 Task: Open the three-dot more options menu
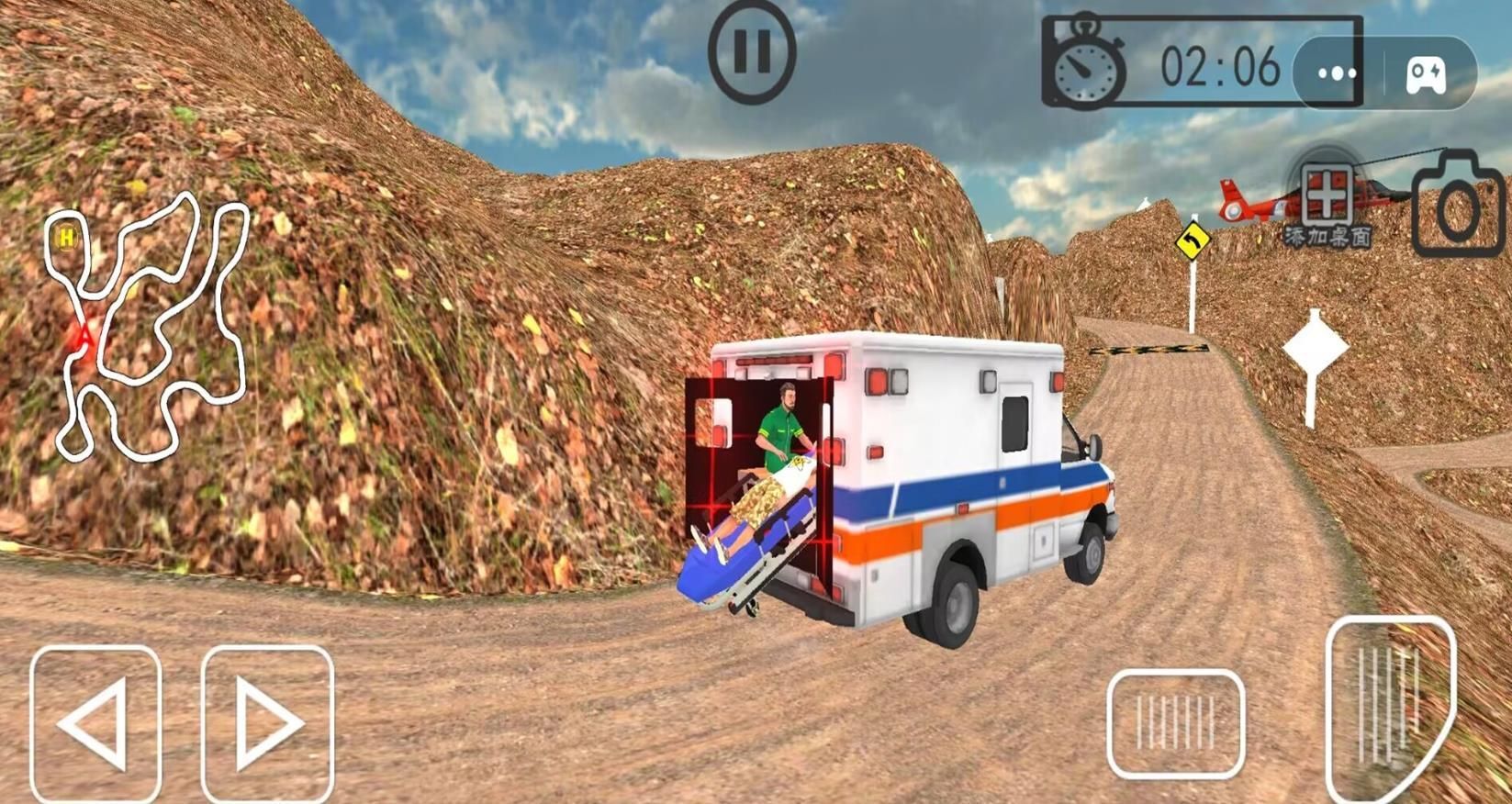coord(1337,73)
